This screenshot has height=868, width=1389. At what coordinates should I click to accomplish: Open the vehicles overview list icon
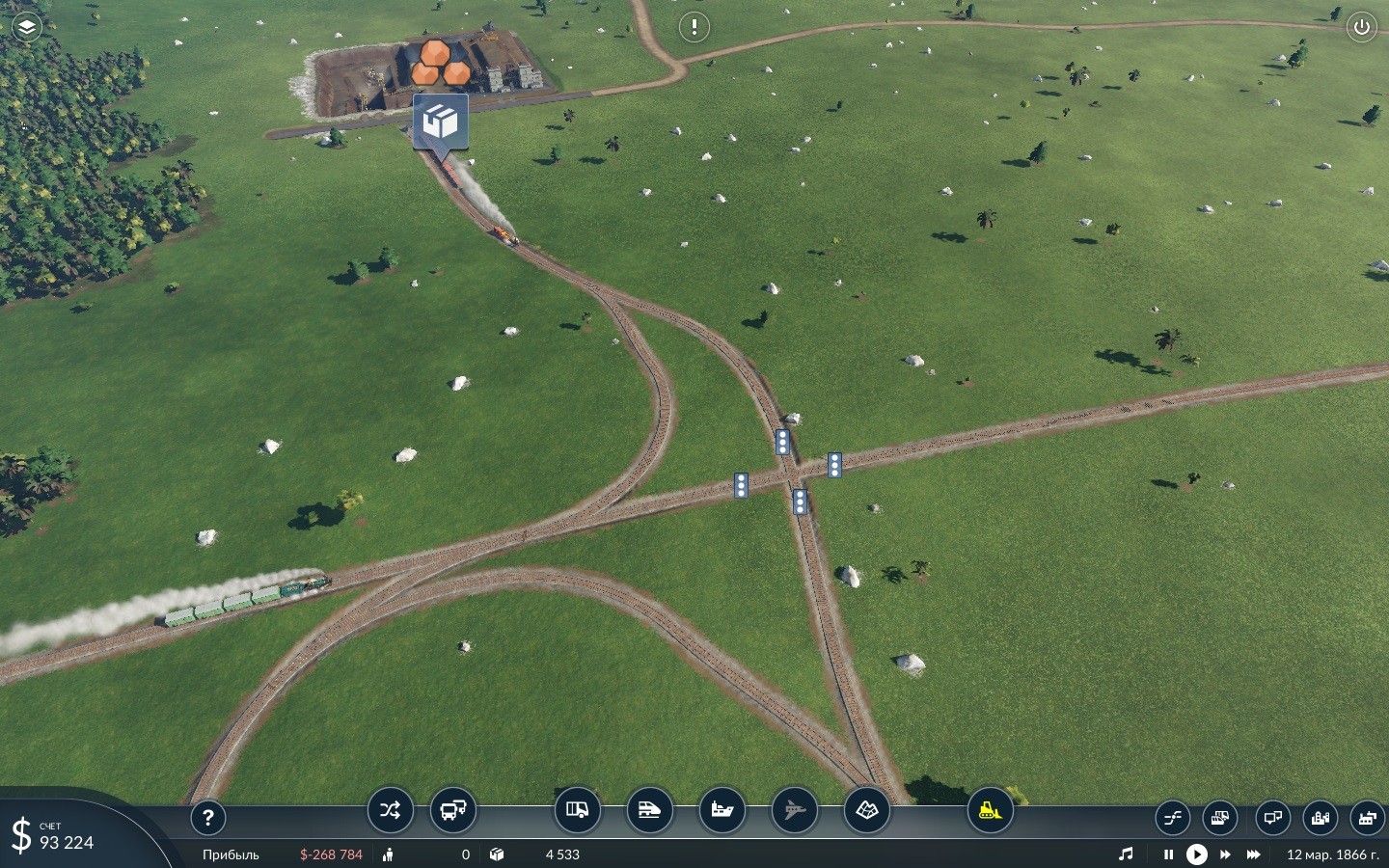[x=1220, y=819]
